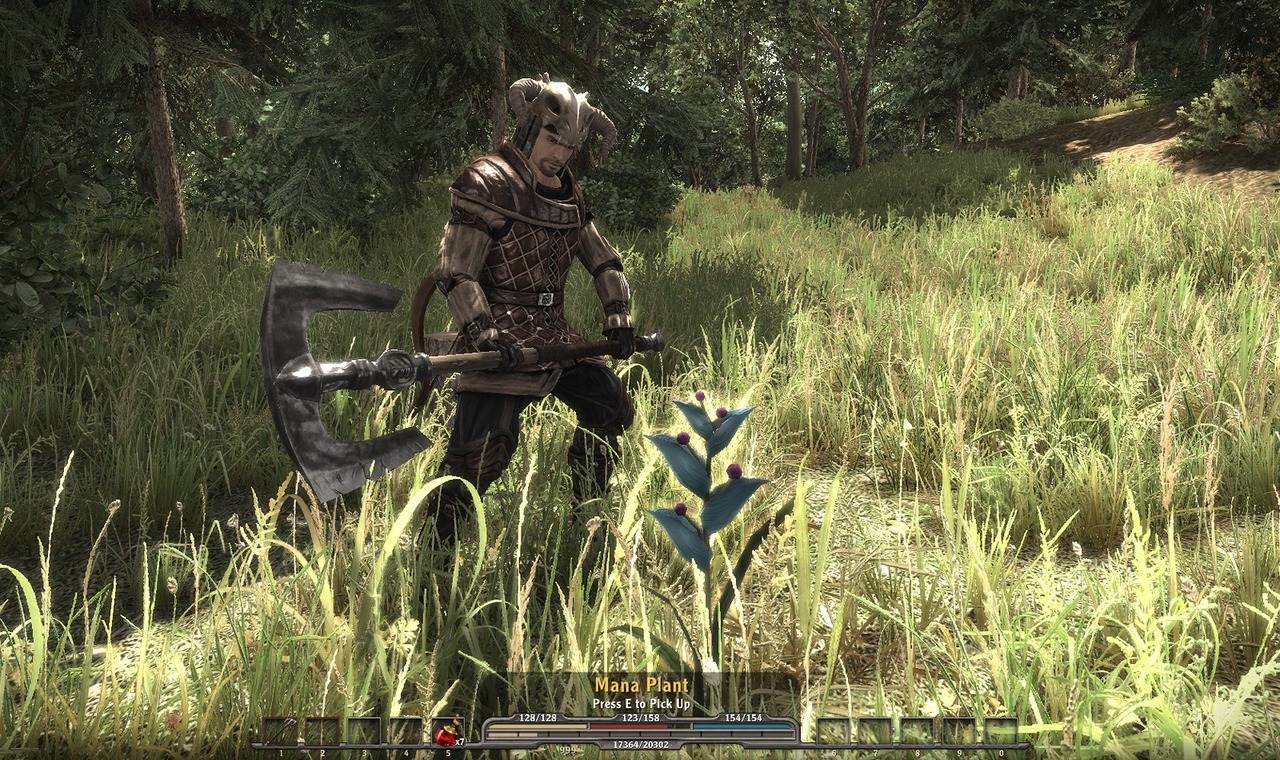This screenshot has width=1280, height=760.
Task: Select hotbar slot 6
Action: pos(834,731)
